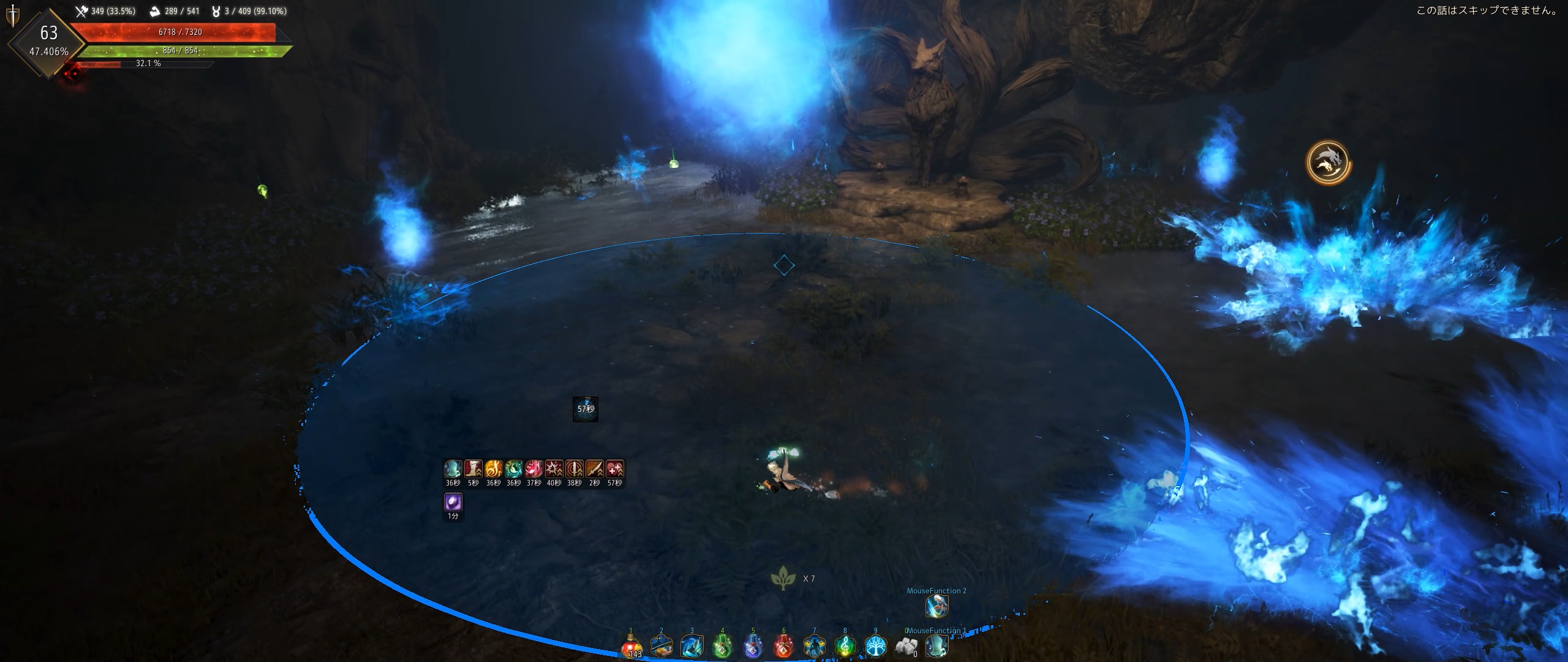Drink the green potion in slot 4
The width and height of the screenshot is (1568, 662).
pyautogui.click(x=723, y=646)
